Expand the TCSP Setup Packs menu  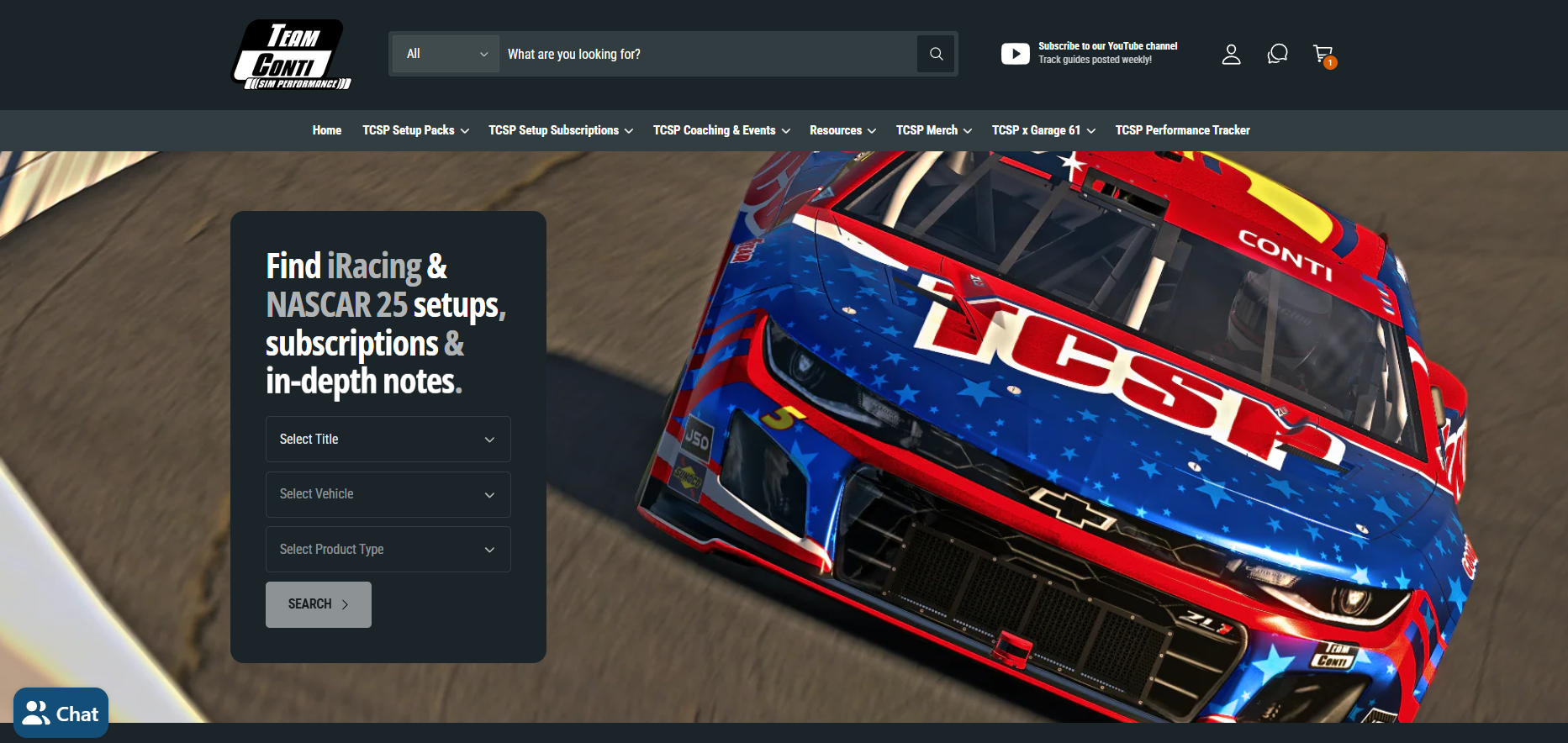tap(415, 130)
